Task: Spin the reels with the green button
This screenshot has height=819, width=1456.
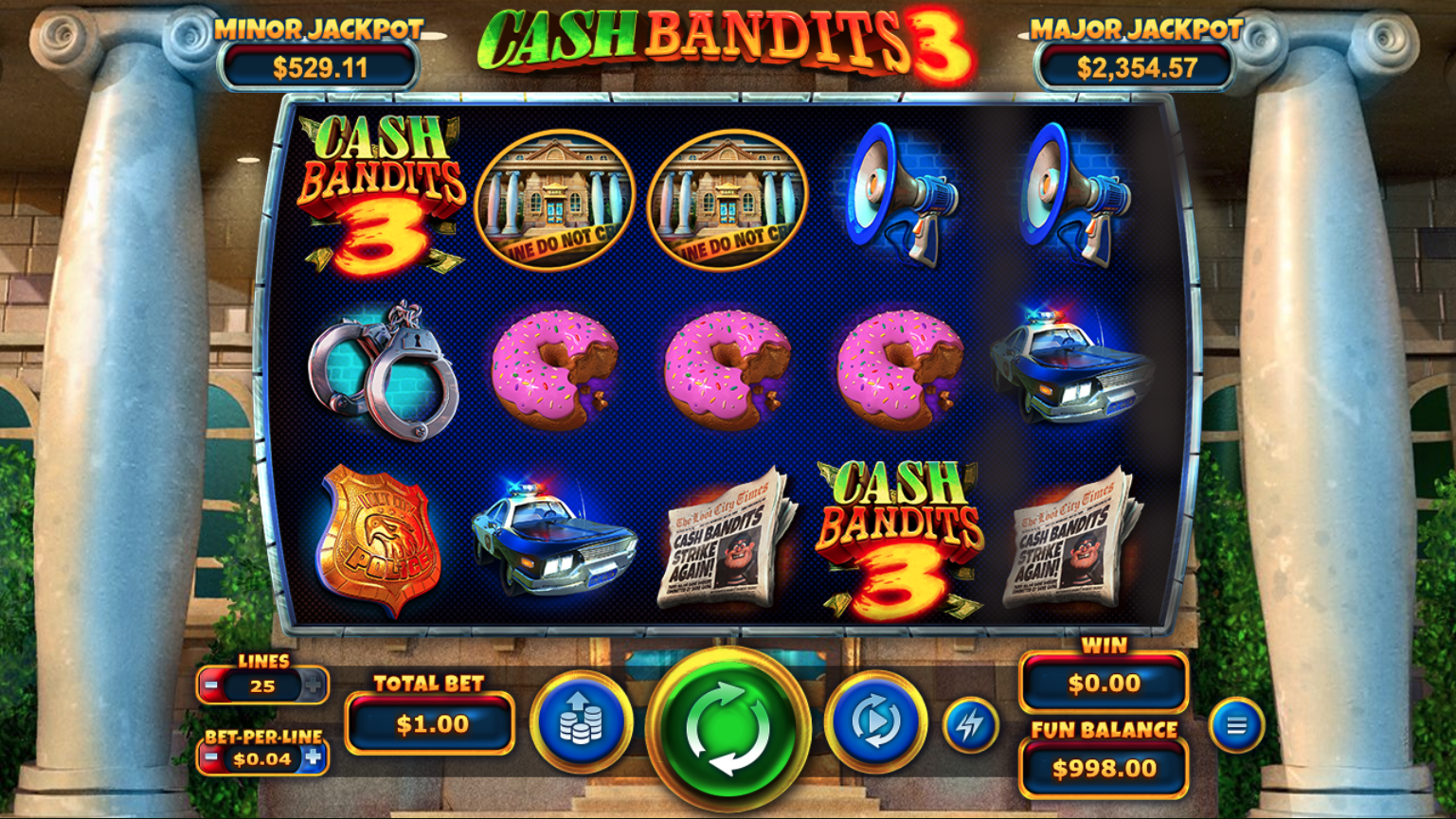Action: point(728,726)
